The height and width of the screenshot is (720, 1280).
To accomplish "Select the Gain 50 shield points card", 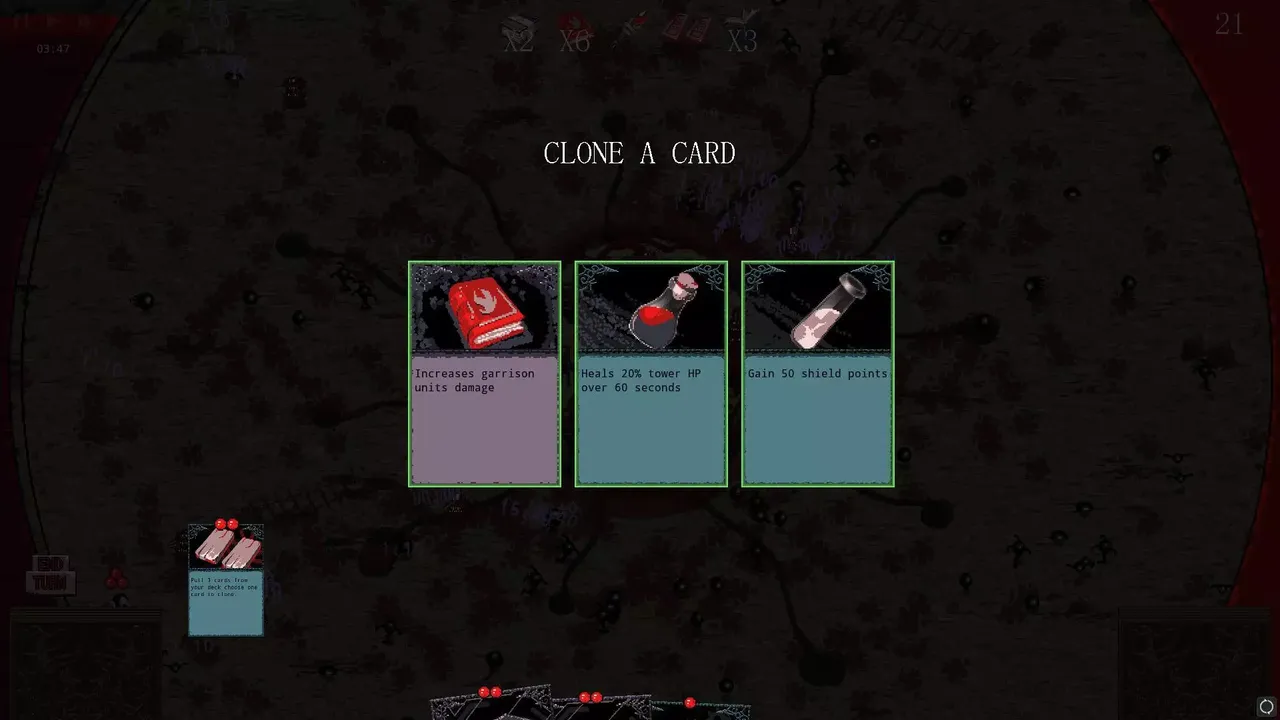I will (x=816, y=420).
